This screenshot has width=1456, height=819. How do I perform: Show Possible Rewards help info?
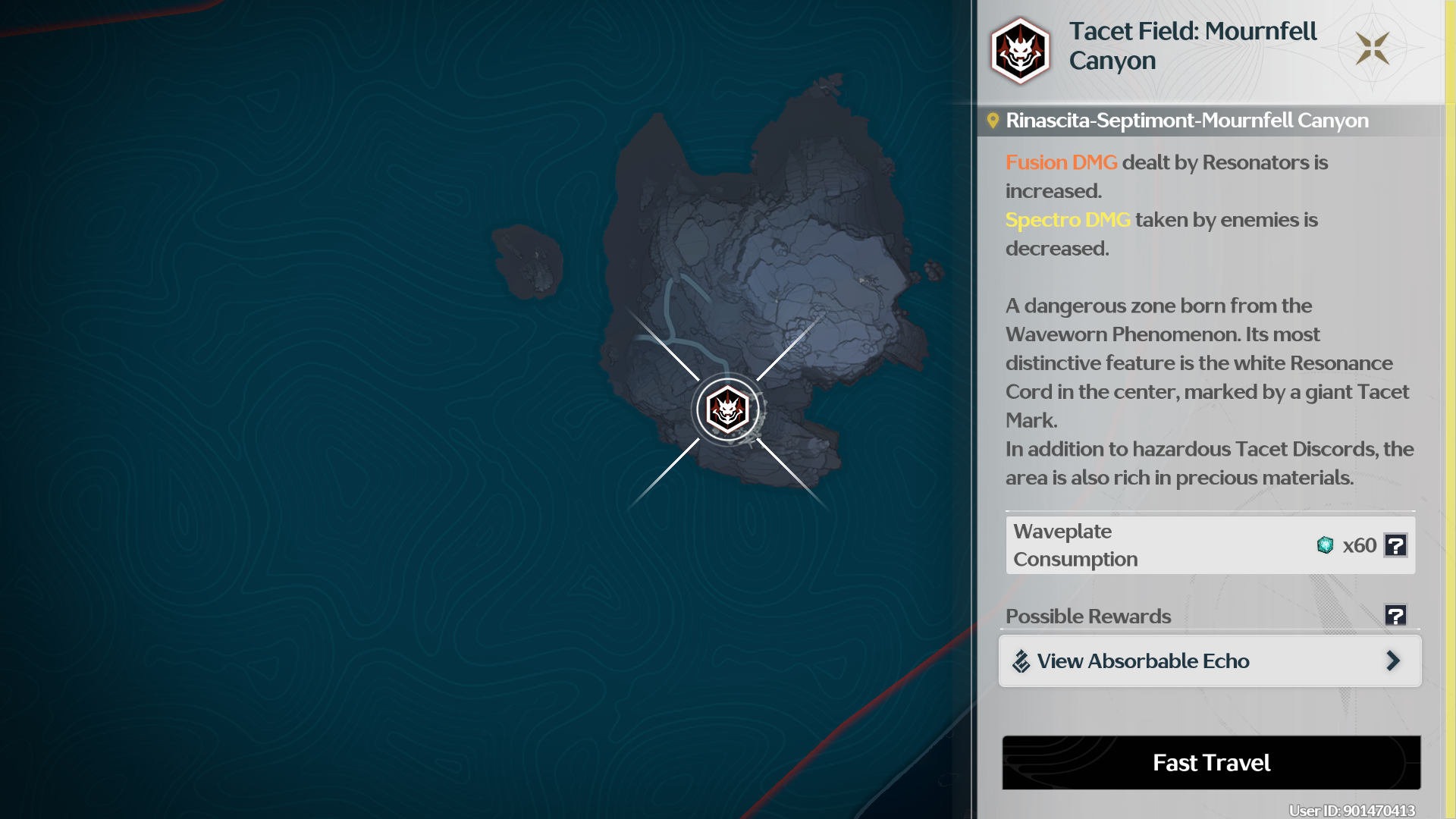click(1395, 615)
